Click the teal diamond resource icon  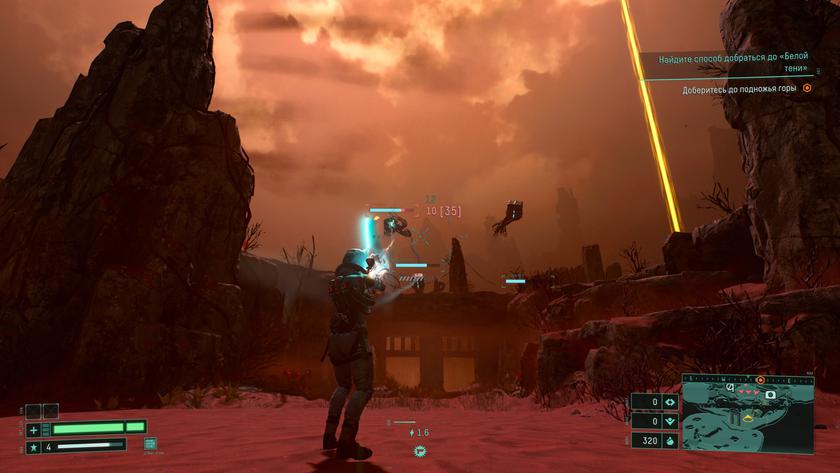point(669,403)
